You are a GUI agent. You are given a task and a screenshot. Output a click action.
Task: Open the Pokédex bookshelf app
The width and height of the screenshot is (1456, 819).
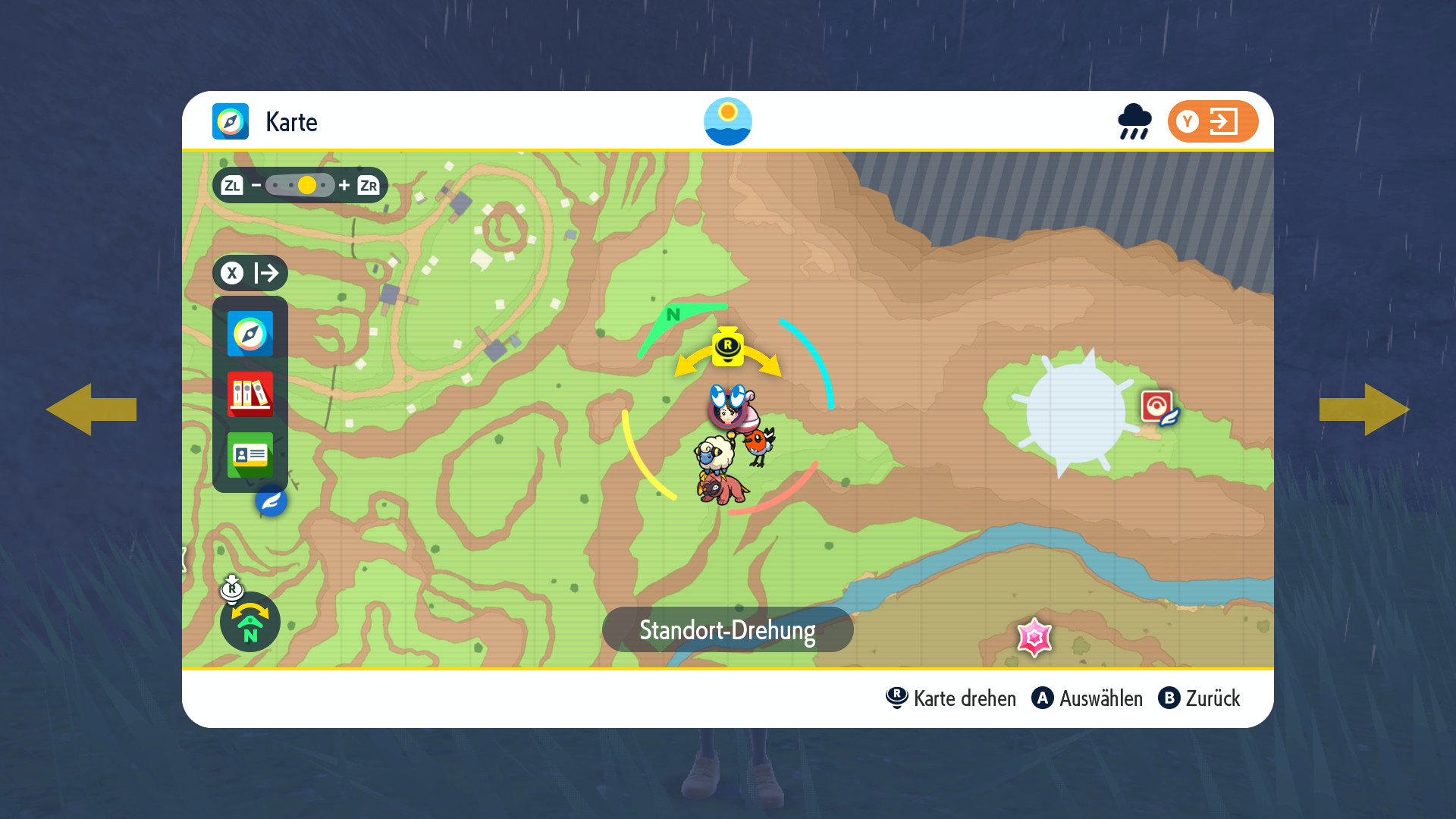coord(249,394)
